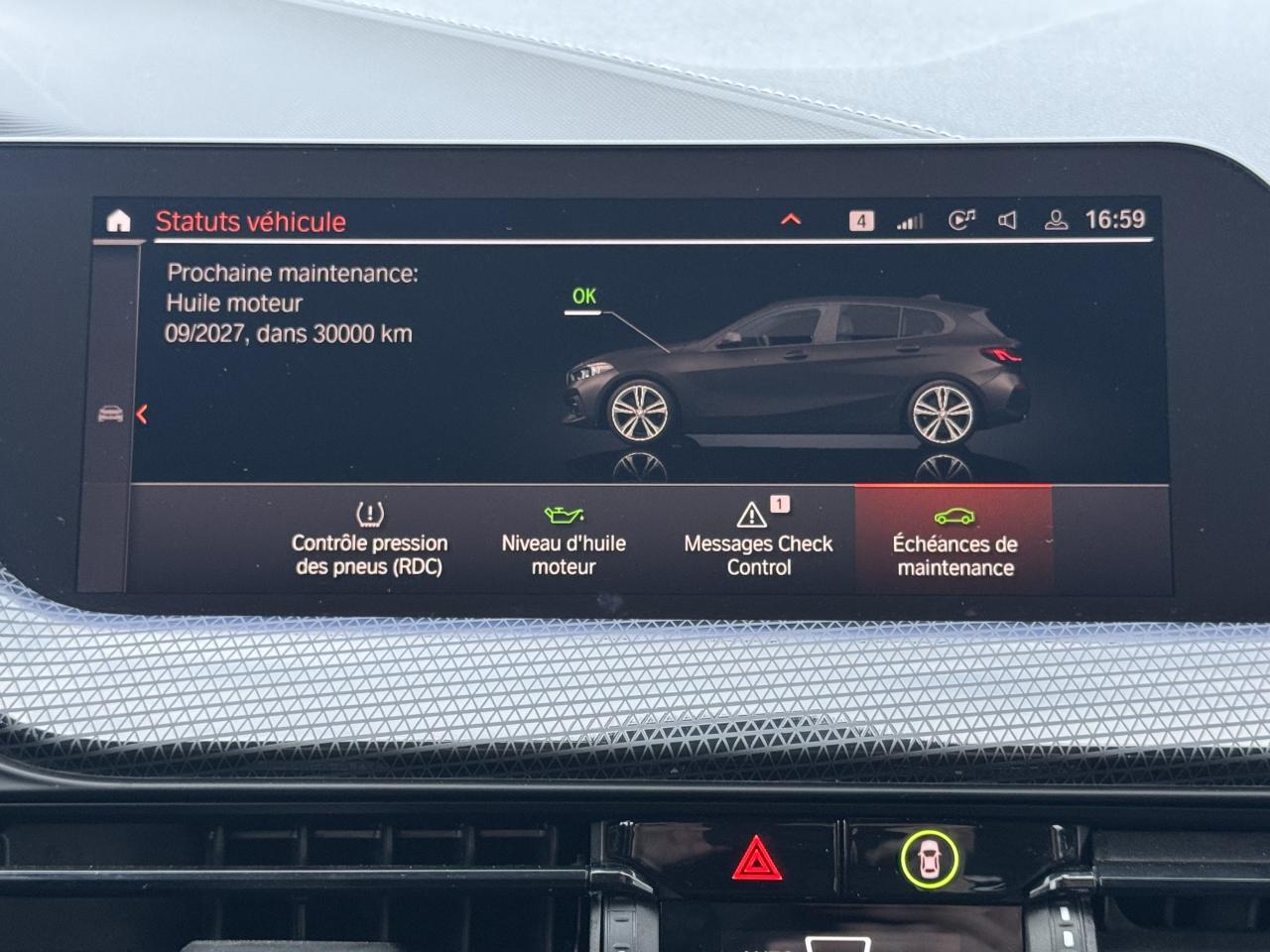1270x952 pixels.
Task: Open the tire pressure control (RDC) tab
Action: [x=369, y=540]
